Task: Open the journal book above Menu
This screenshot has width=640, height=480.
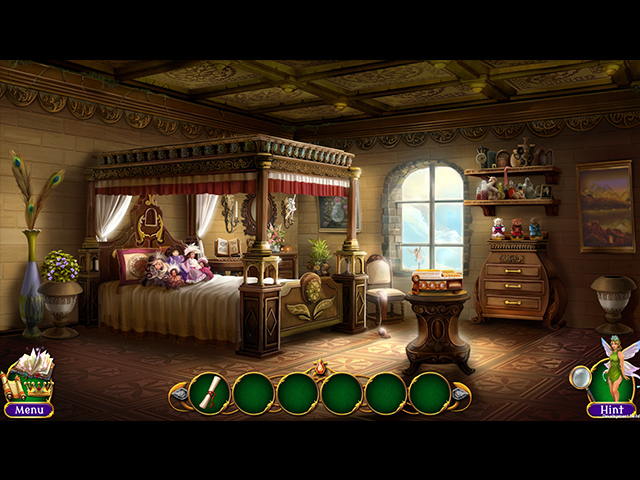Action: [x=30, y=371]
